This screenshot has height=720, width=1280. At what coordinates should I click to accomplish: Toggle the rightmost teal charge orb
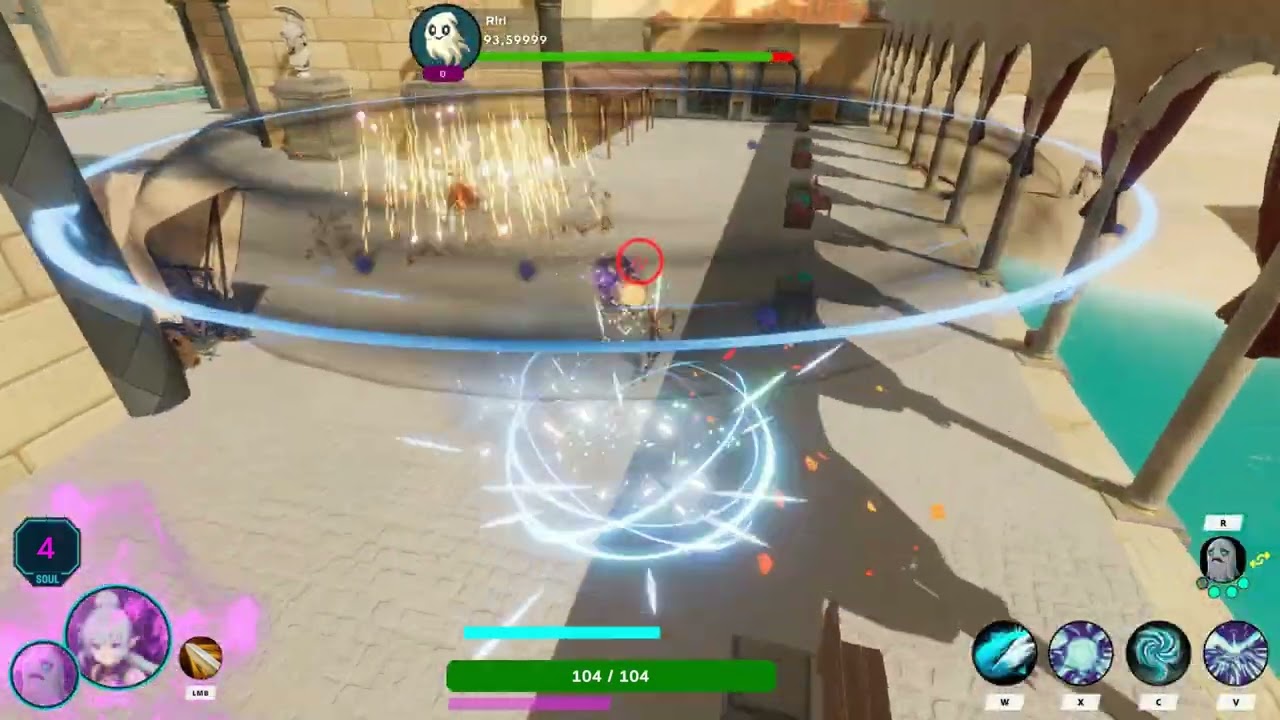tap(1242, 583)
